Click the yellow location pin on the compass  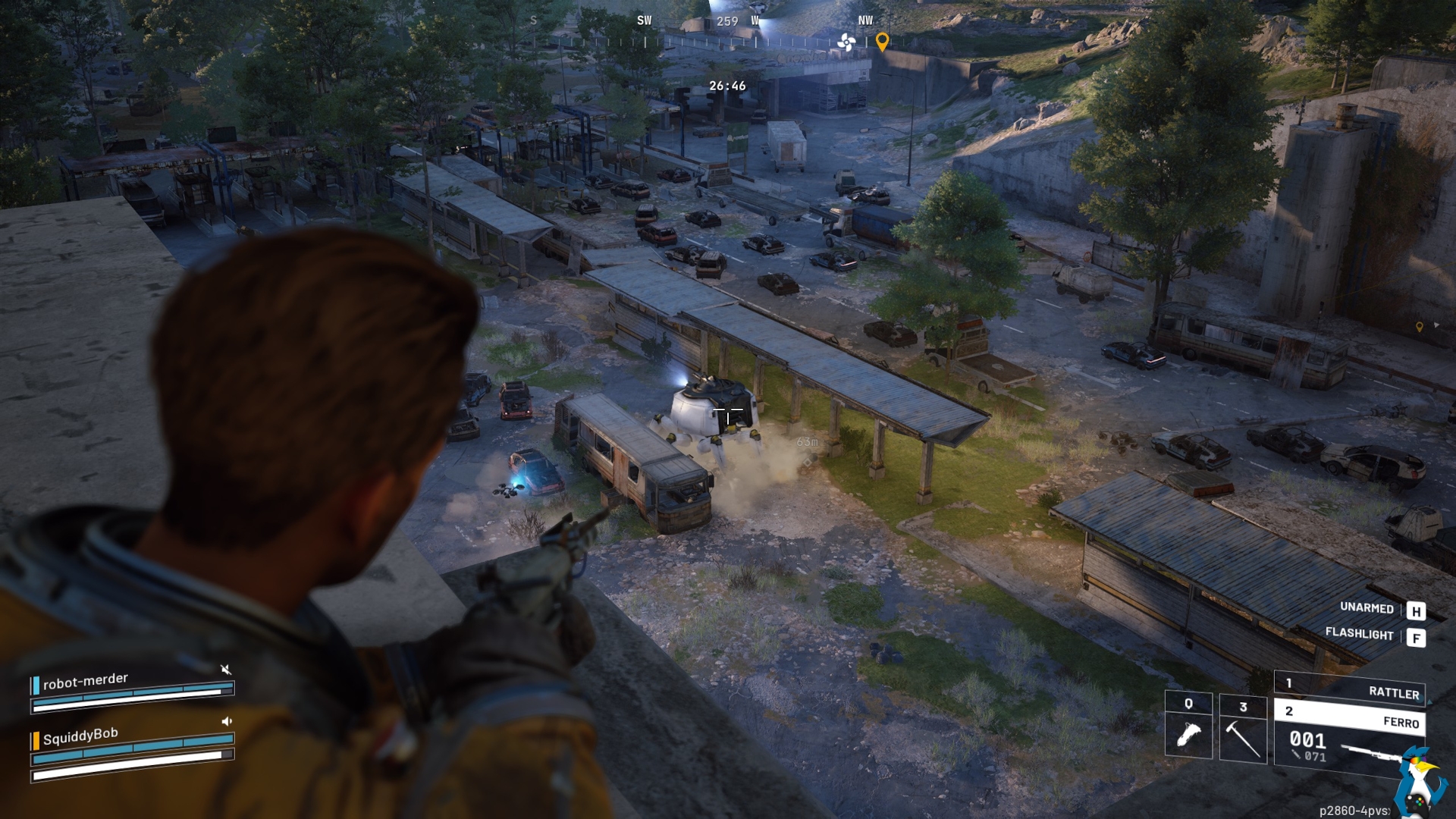pyautogui.click(x=882, y=42)
